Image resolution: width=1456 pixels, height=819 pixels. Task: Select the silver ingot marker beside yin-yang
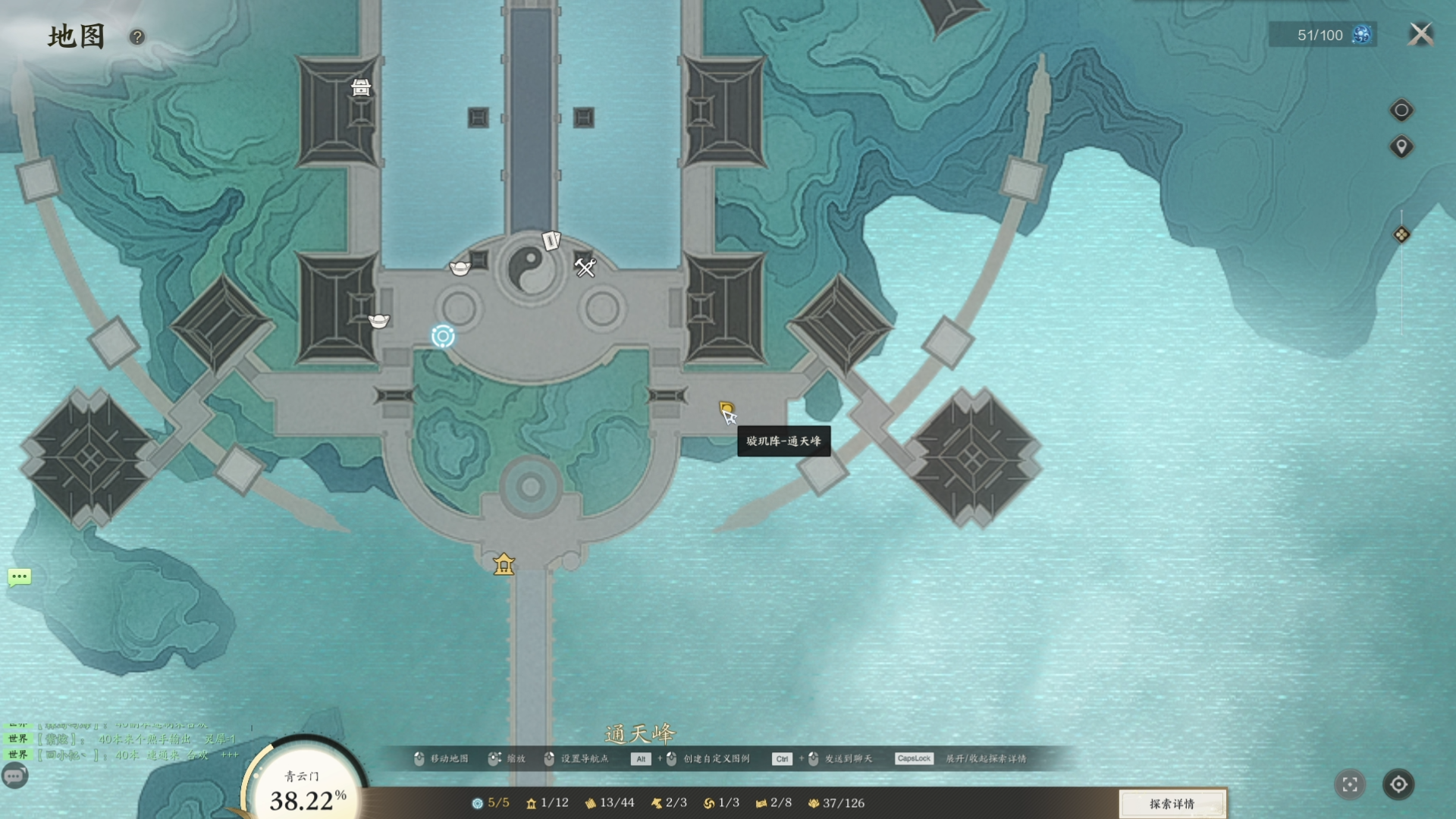(x=460, y=268)
